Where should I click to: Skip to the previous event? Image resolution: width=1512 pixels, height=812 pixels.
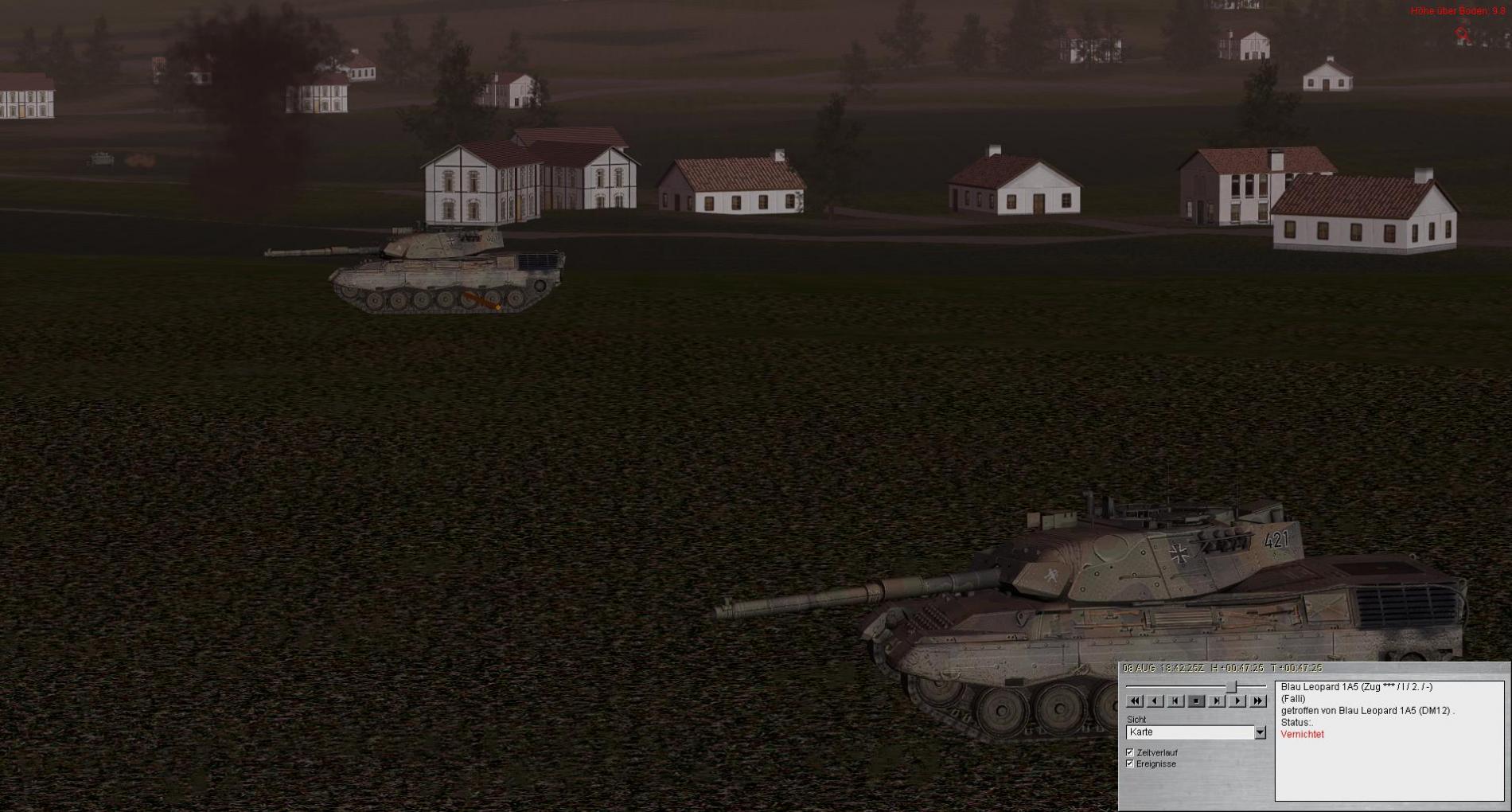[x=1175, y=701]
